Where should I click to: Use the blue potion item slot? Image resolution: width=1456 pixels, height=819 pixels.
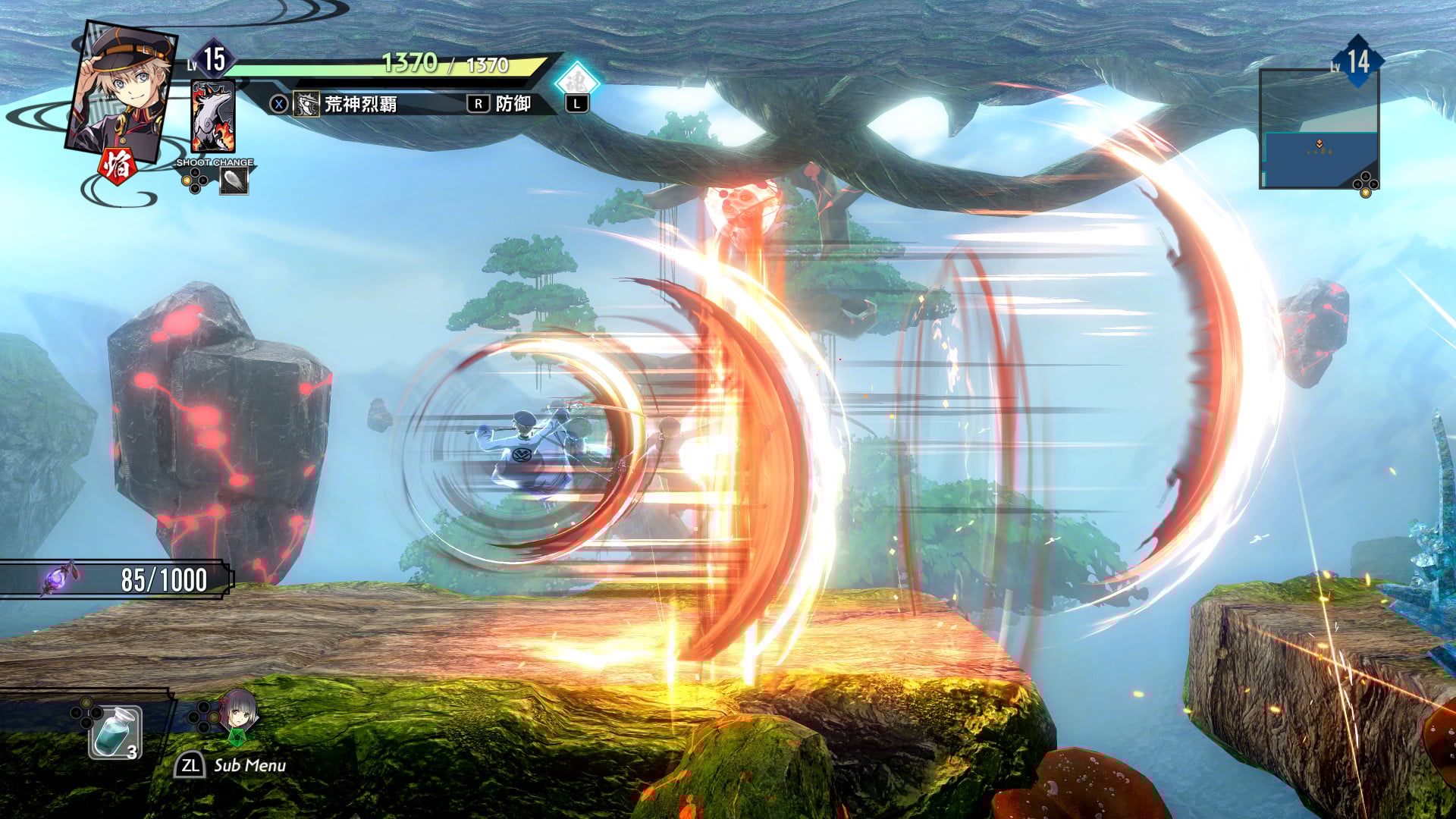(x=115, y=732)
